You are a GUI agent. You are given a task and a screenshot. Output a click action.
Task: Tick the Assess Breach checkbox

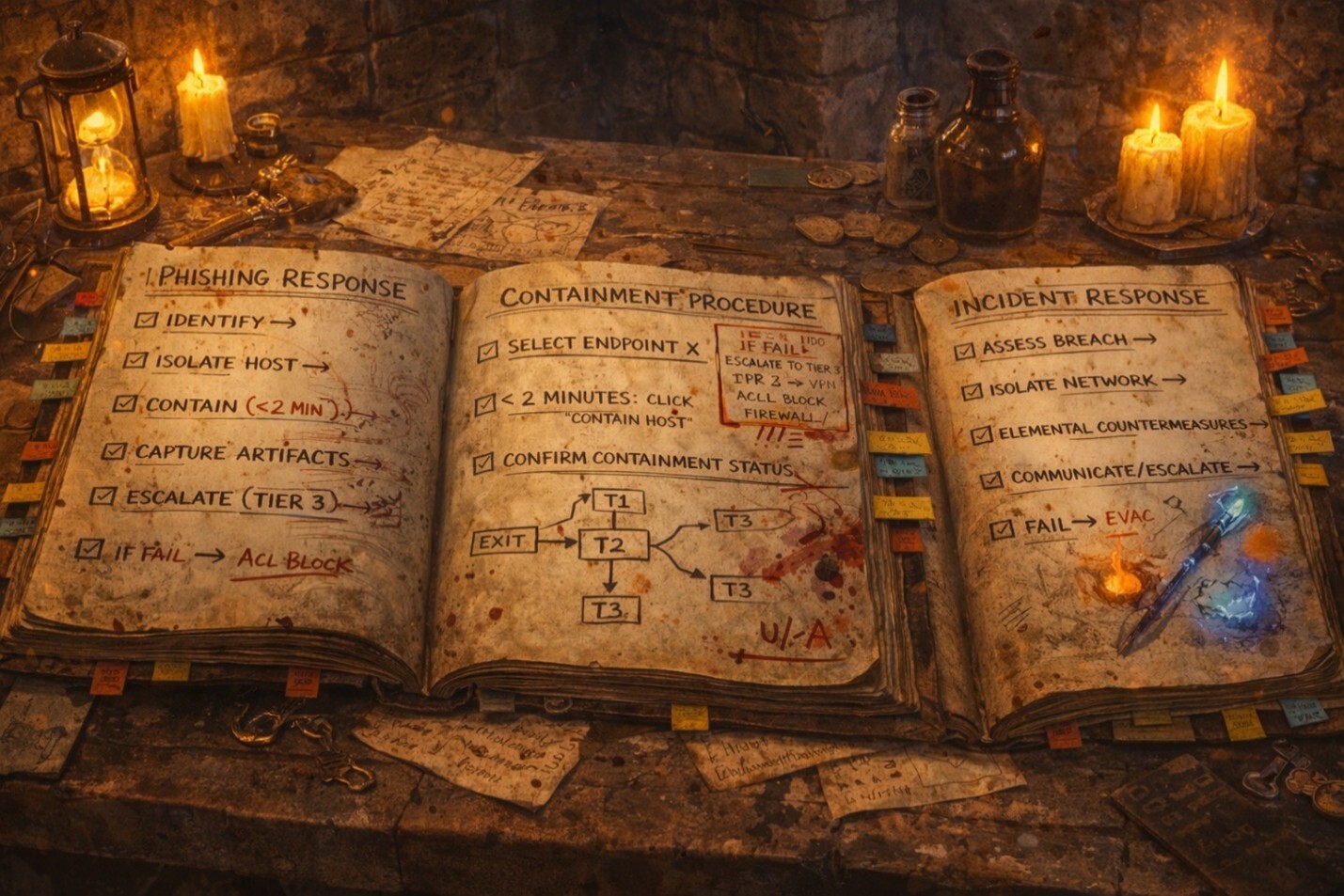click(965, 351)
